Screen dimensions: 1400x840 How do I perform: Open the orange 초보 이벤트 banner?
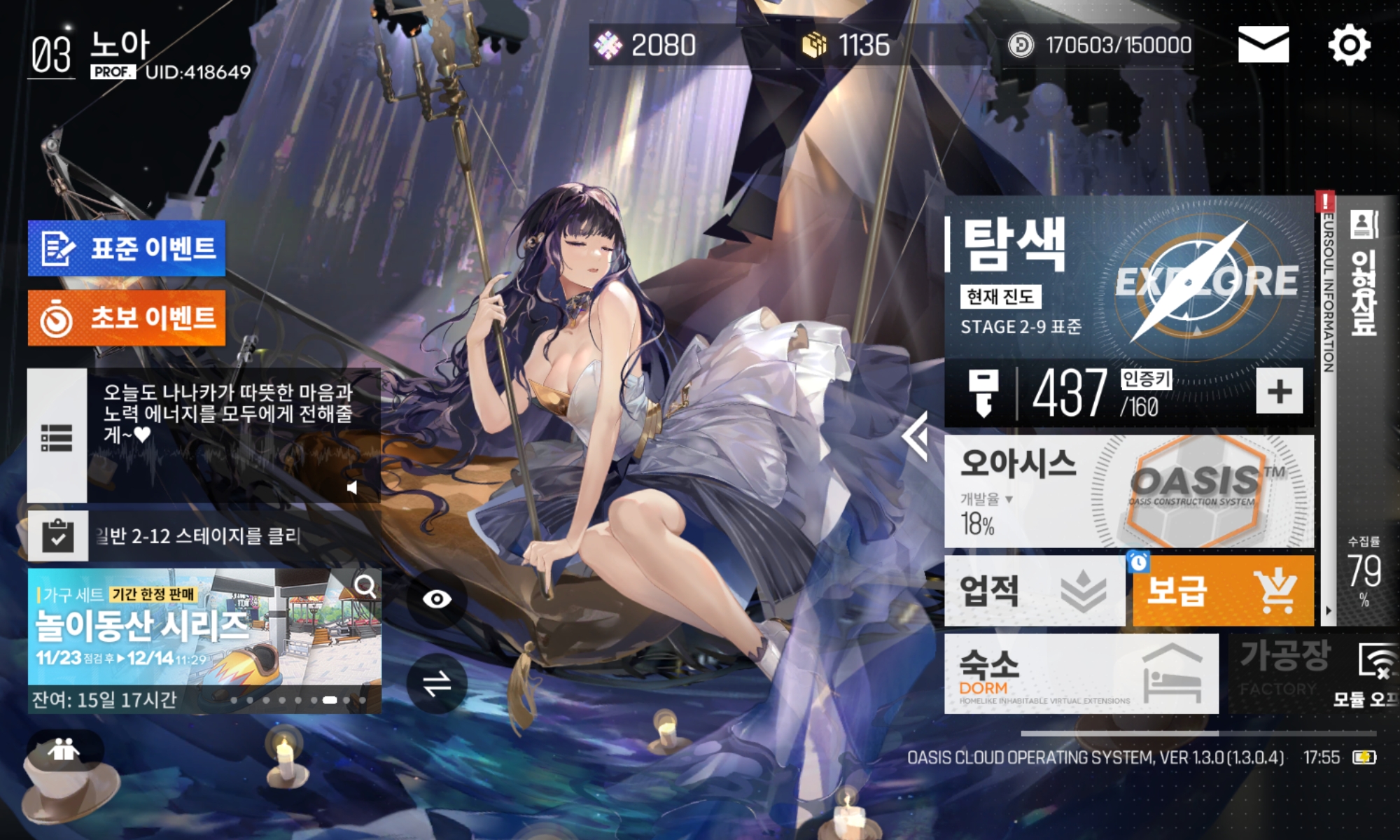127,318
